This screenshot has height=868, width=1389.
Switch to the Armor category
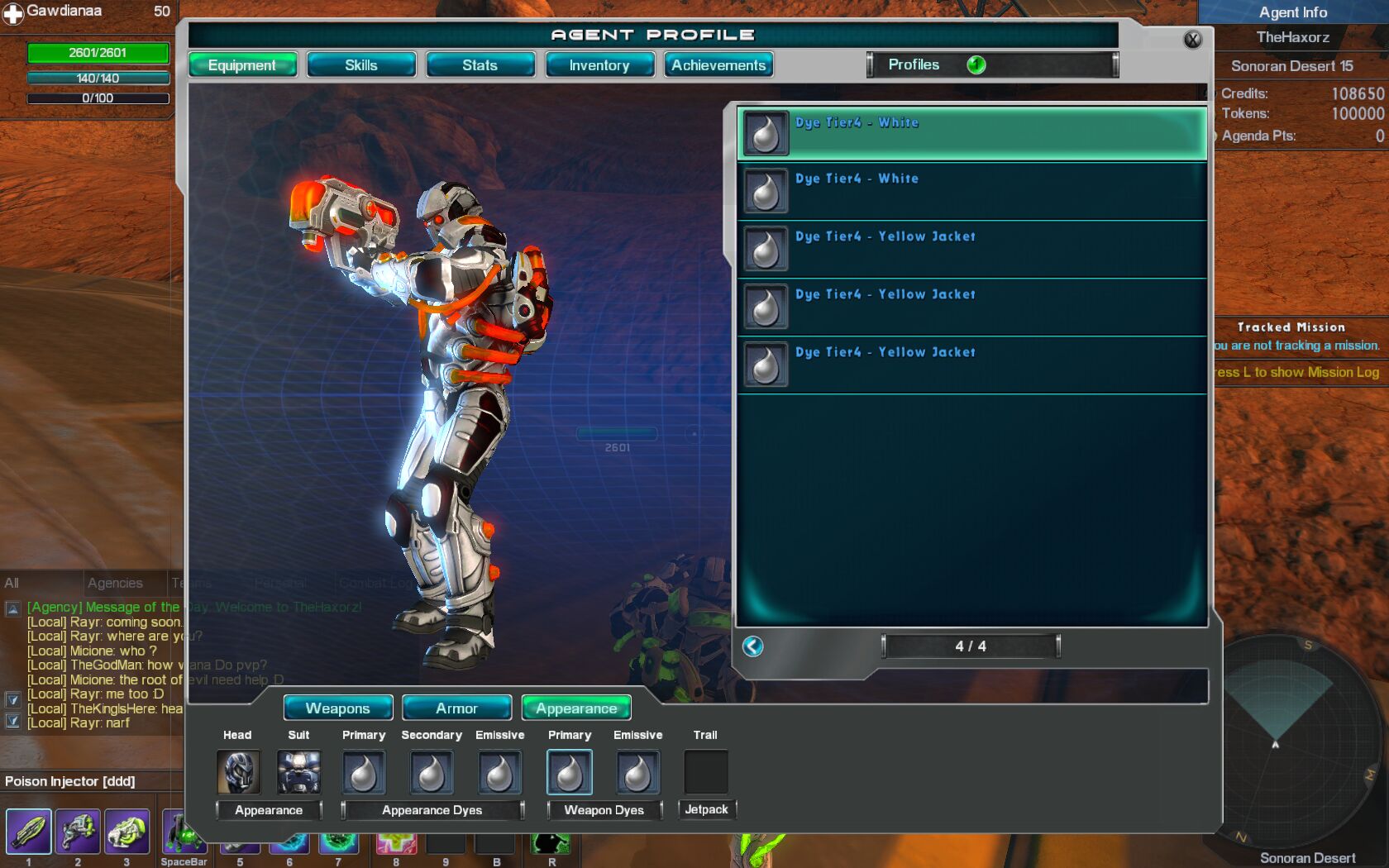(x=456, y=708)
